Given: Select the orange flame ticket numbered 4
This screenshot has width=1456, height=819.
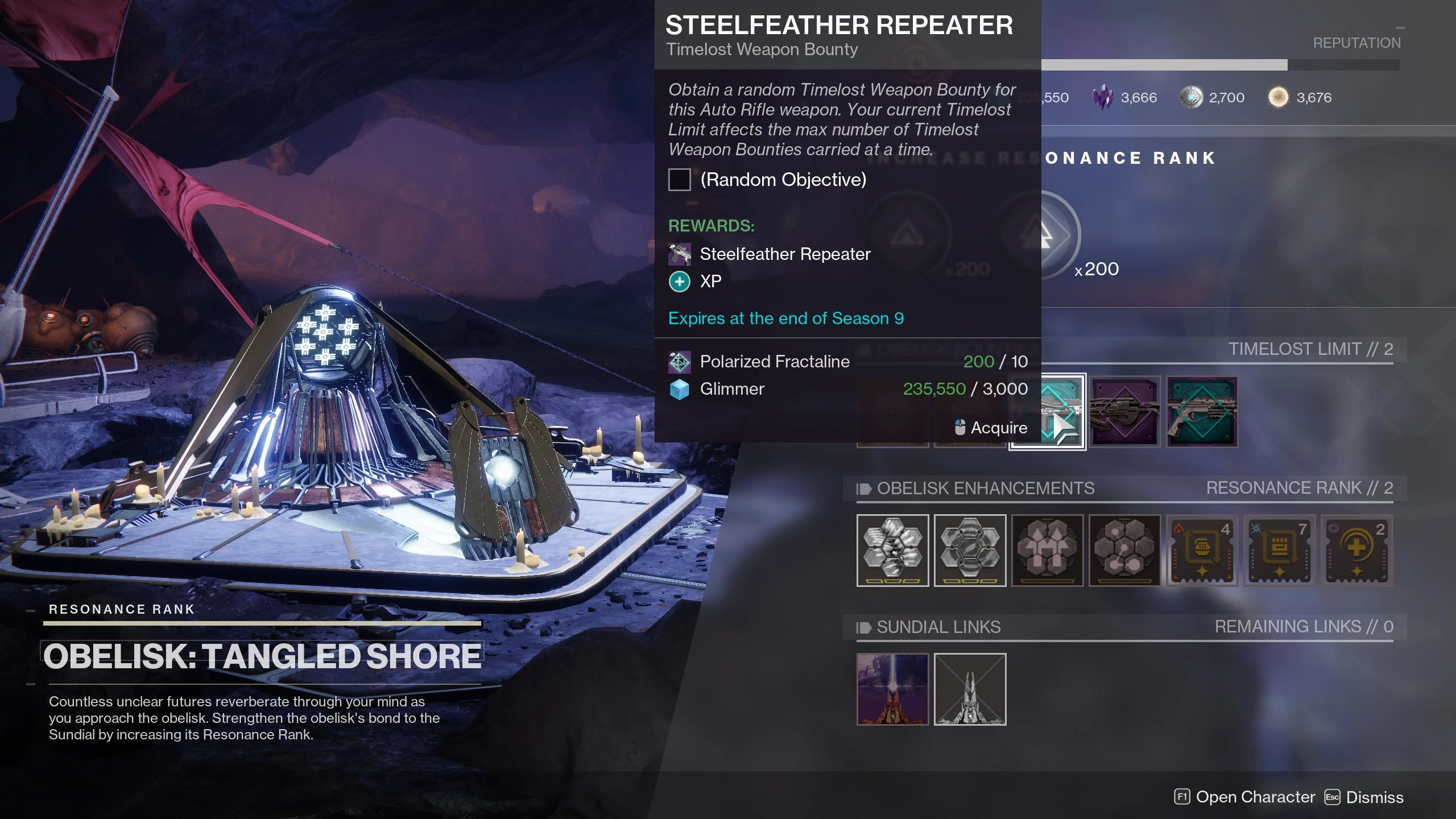Looking at the screenshot, I should pyautogui.click(x=1202, y=550).
